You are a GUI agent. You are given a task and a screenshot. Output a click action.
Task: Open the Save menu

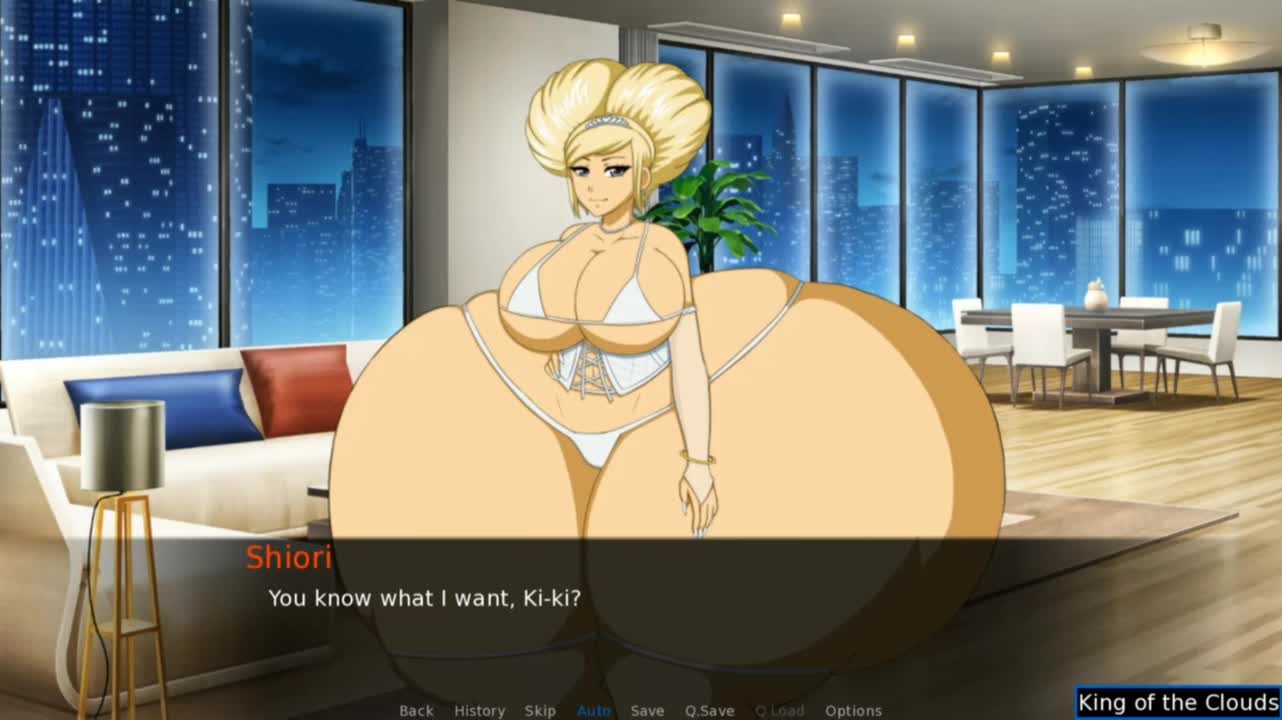coord(647,711)
